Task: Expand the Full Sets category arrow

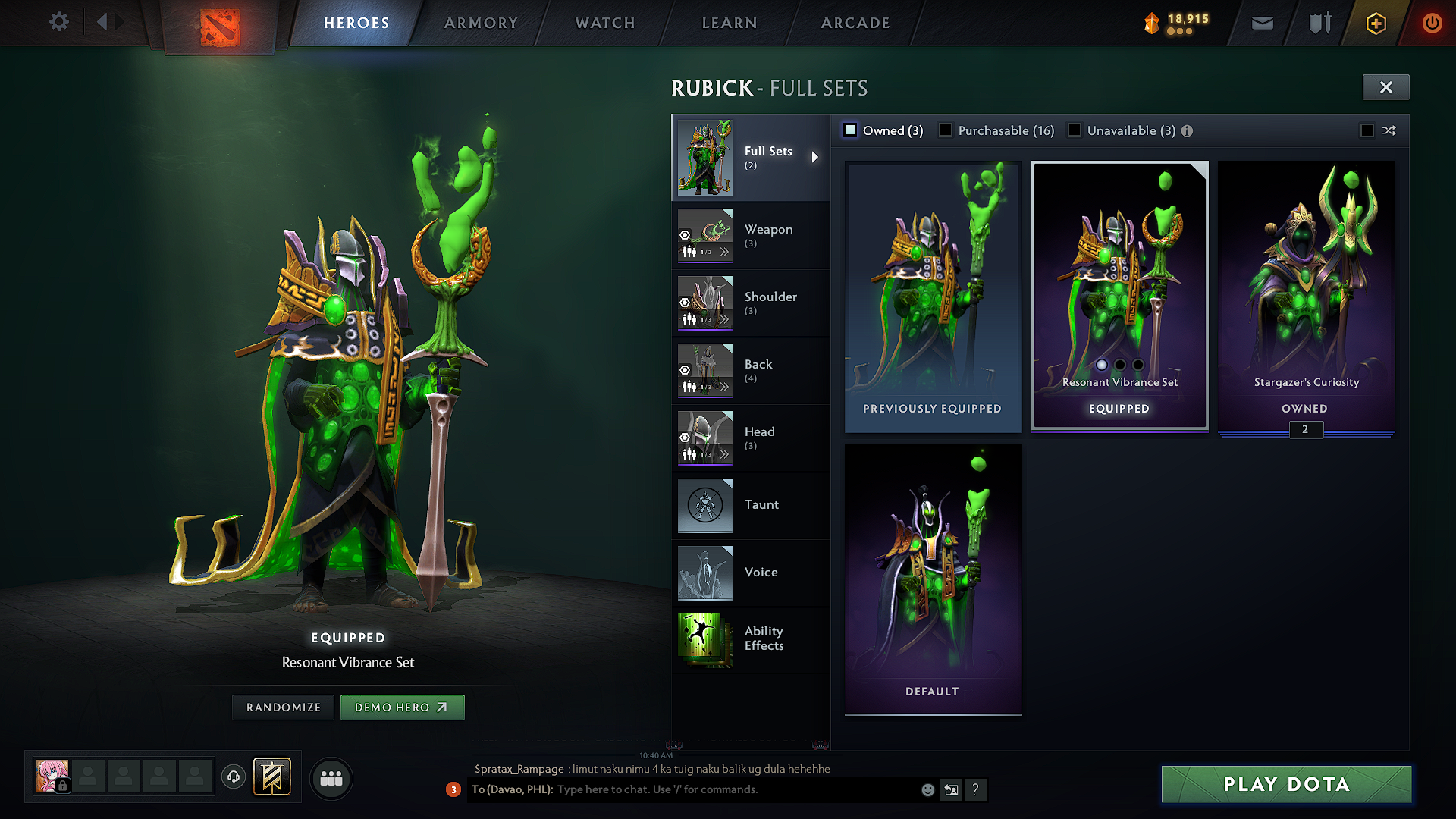Action: click(x=817, y=158)
